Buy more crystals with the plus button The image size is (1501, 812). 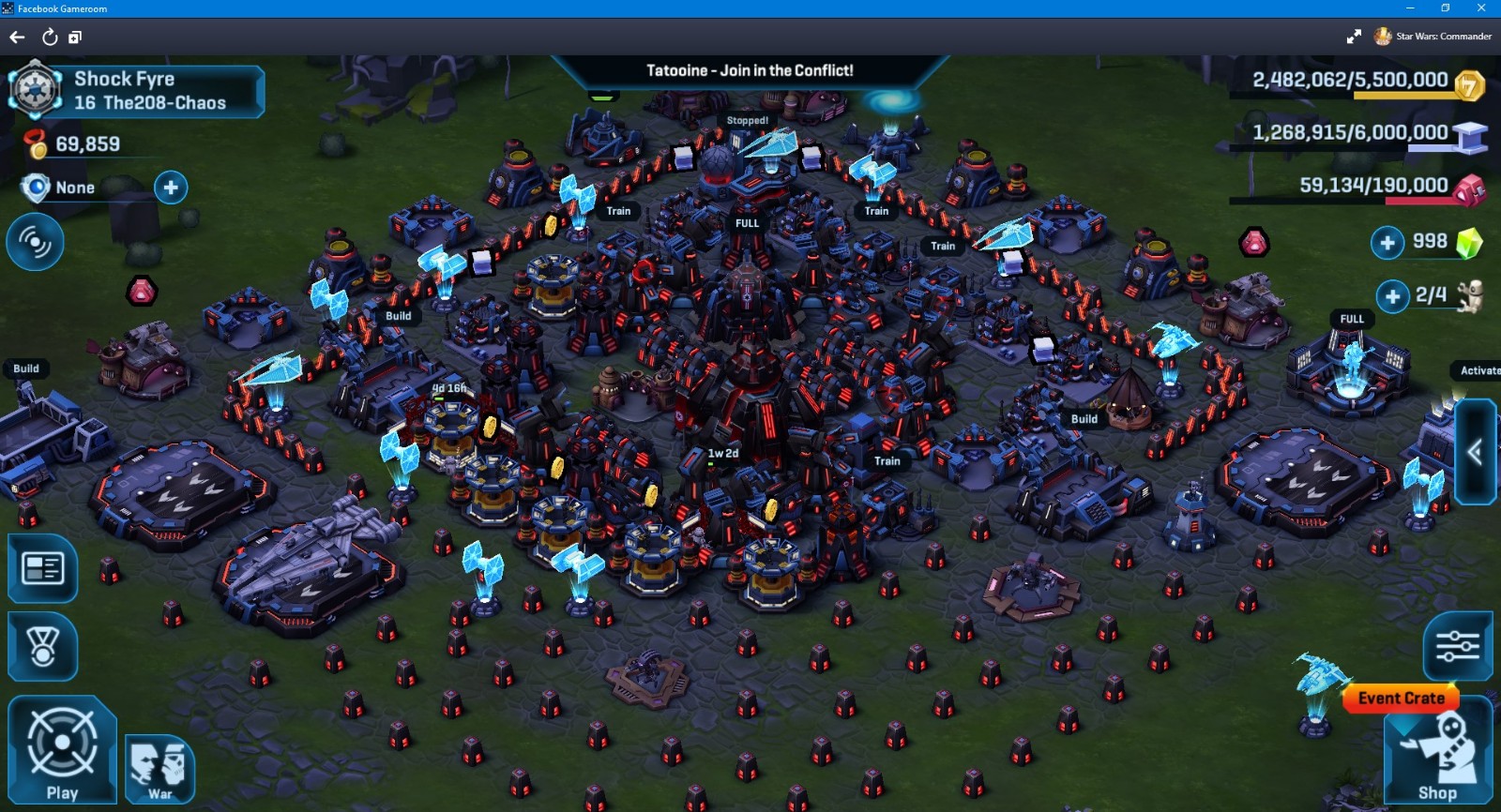tap(1387, 243)
